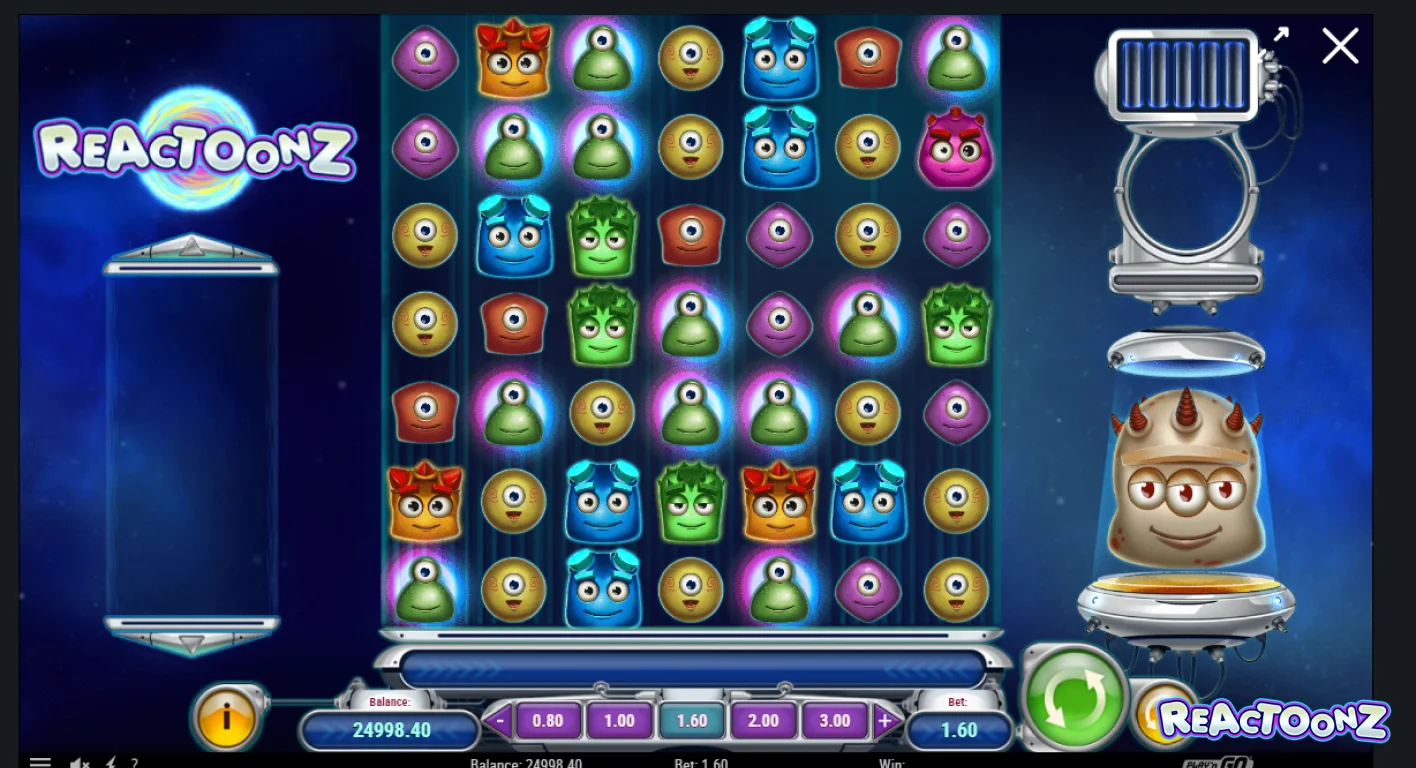
Task: Open the hamburger game menu
Action: click(40, 761)
